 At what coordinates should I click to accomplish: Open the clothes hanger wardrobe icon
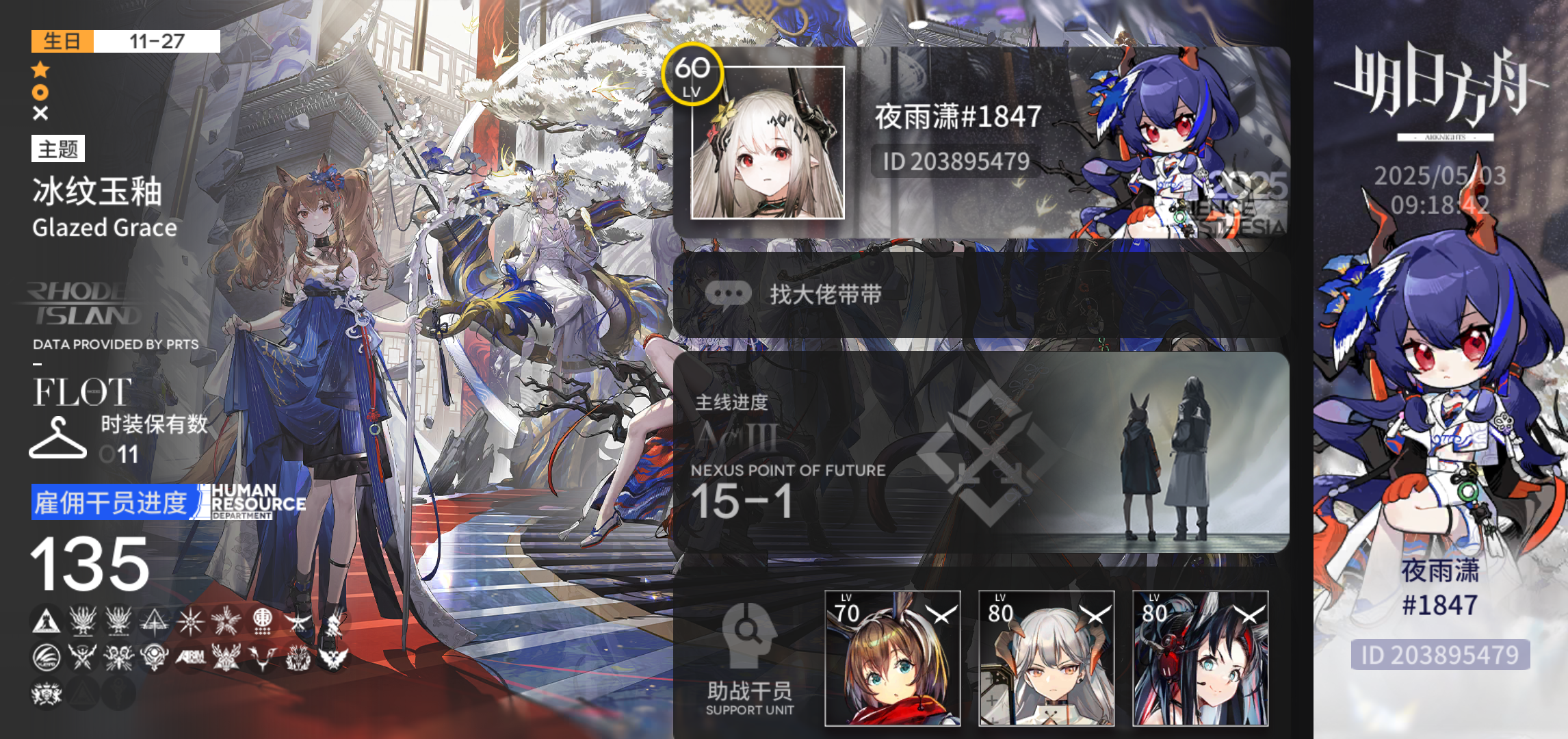click(58, 438)
